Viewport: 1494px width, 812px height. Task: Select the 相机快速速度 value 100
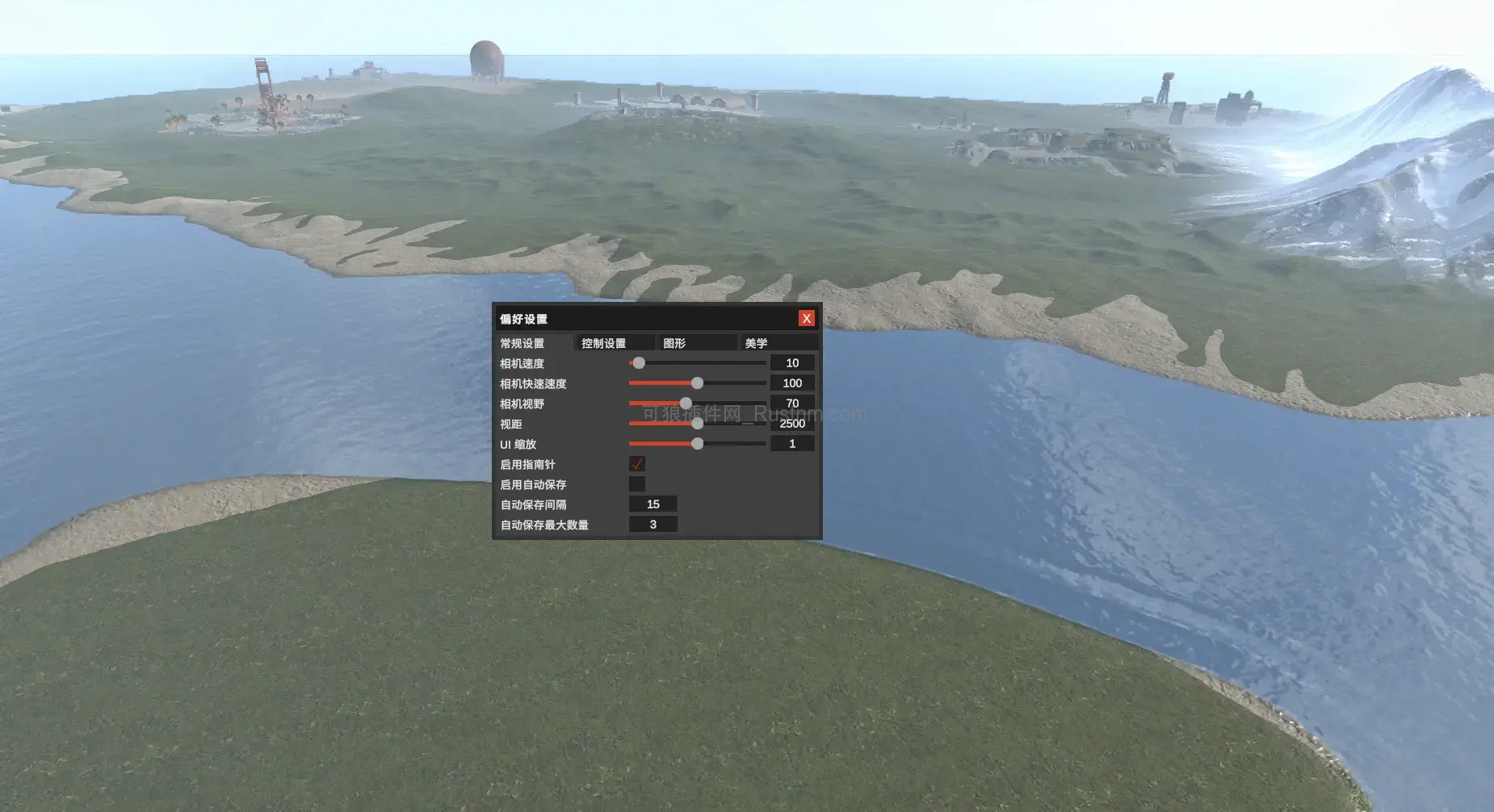click(792, 383)
